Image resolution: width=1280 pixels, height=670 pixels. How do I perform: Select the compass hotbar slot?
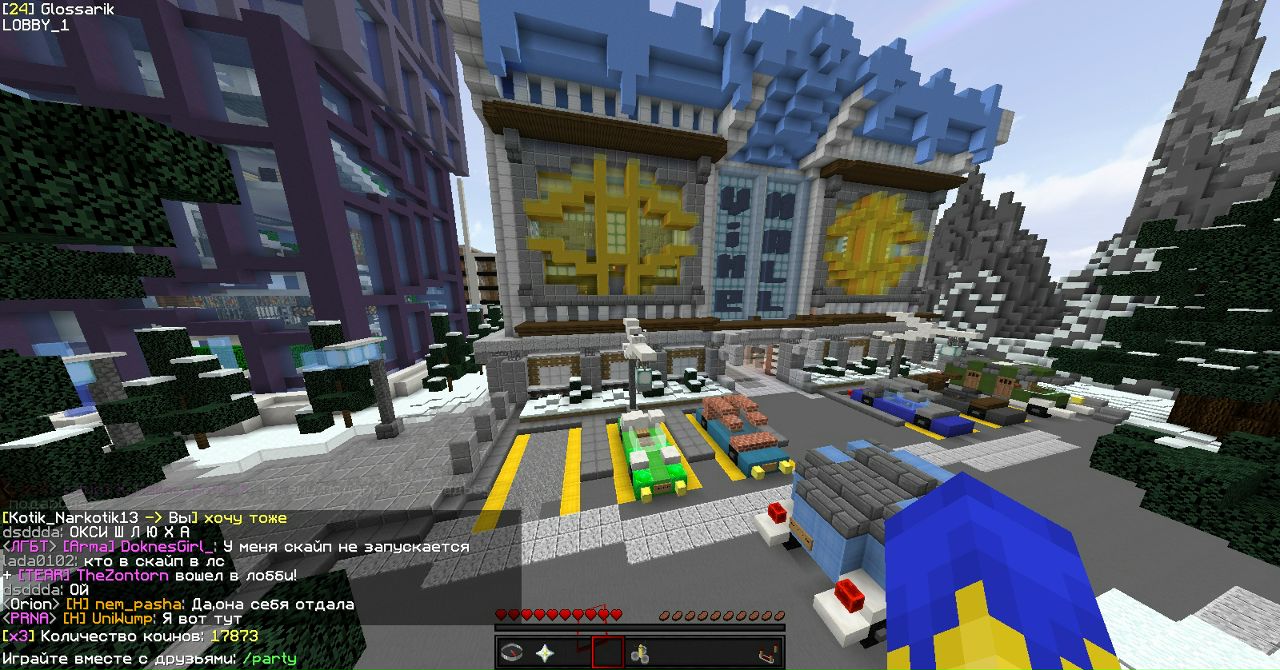(512, 653)
